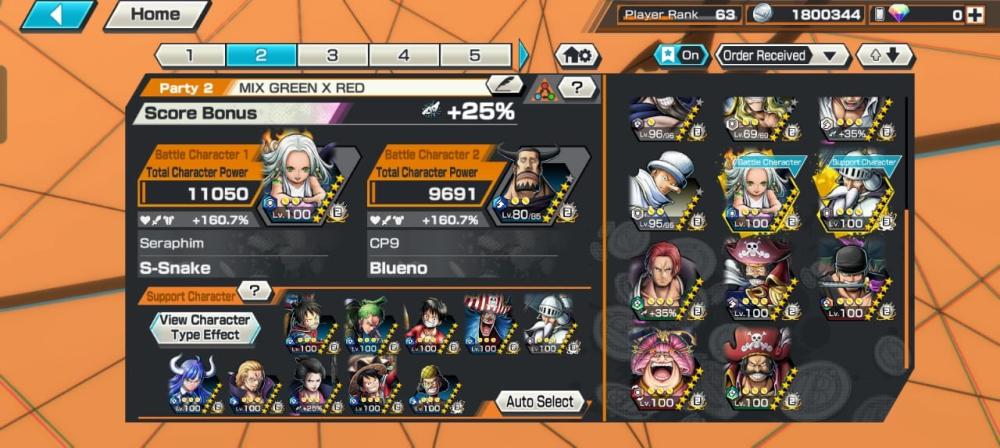Viewport: 1000px width, 448px height.
Task: Open party tab 5
Action: [x=475, y=55]
